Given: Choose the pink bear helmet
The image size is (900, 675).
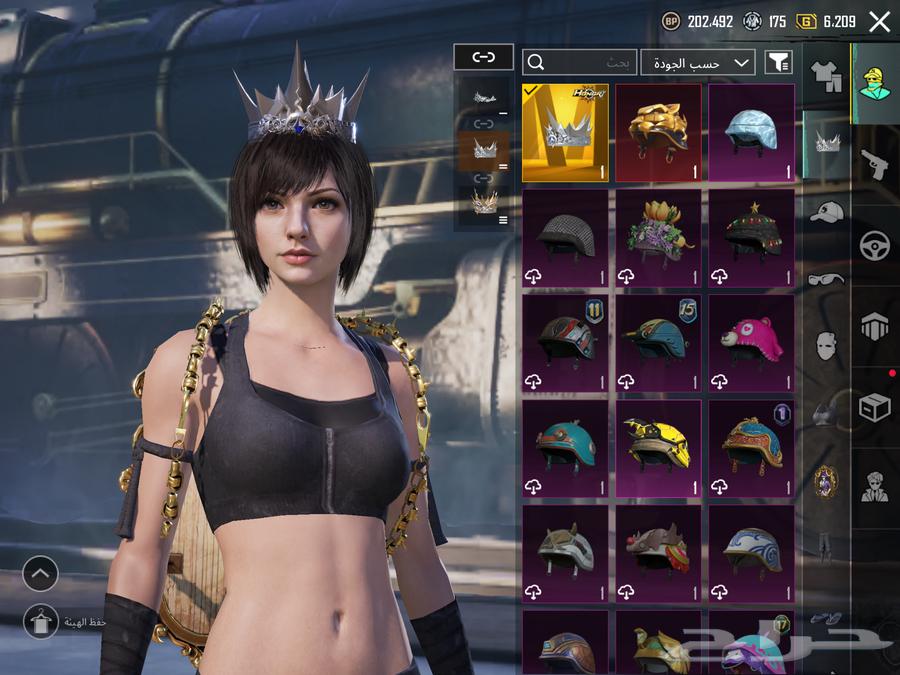Looking at the screenshot, I should pyautogui.click(x=751, y=343).
